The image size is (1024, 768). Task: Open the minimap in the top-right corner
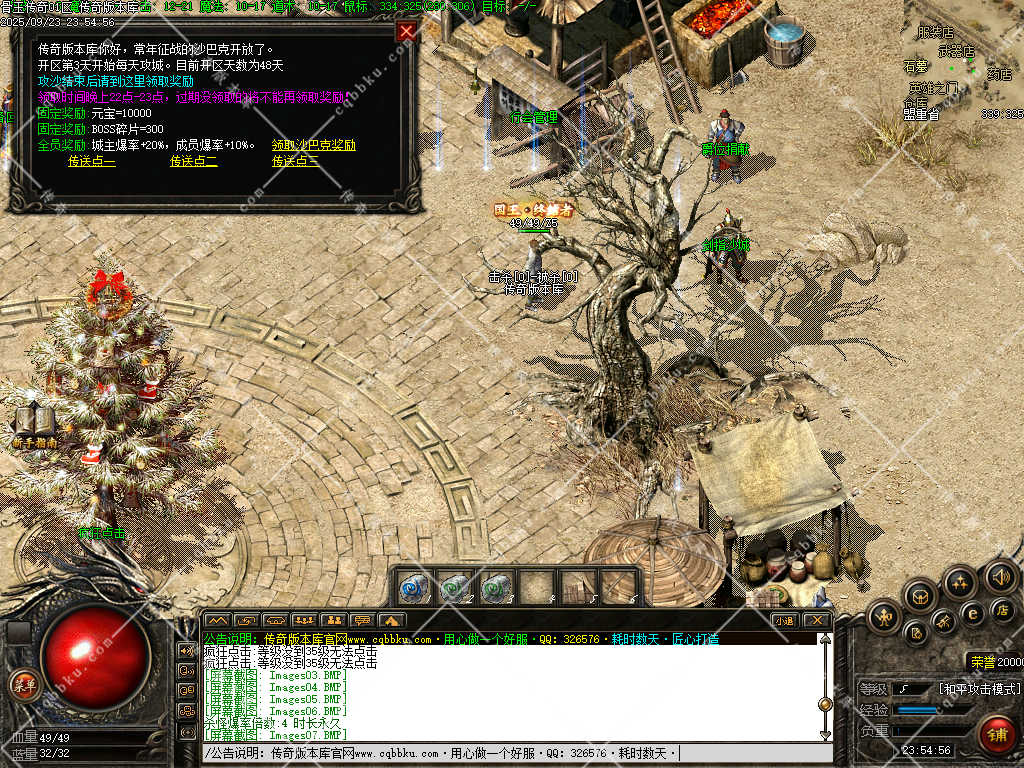pyautogui.click(x=965, y=60)
